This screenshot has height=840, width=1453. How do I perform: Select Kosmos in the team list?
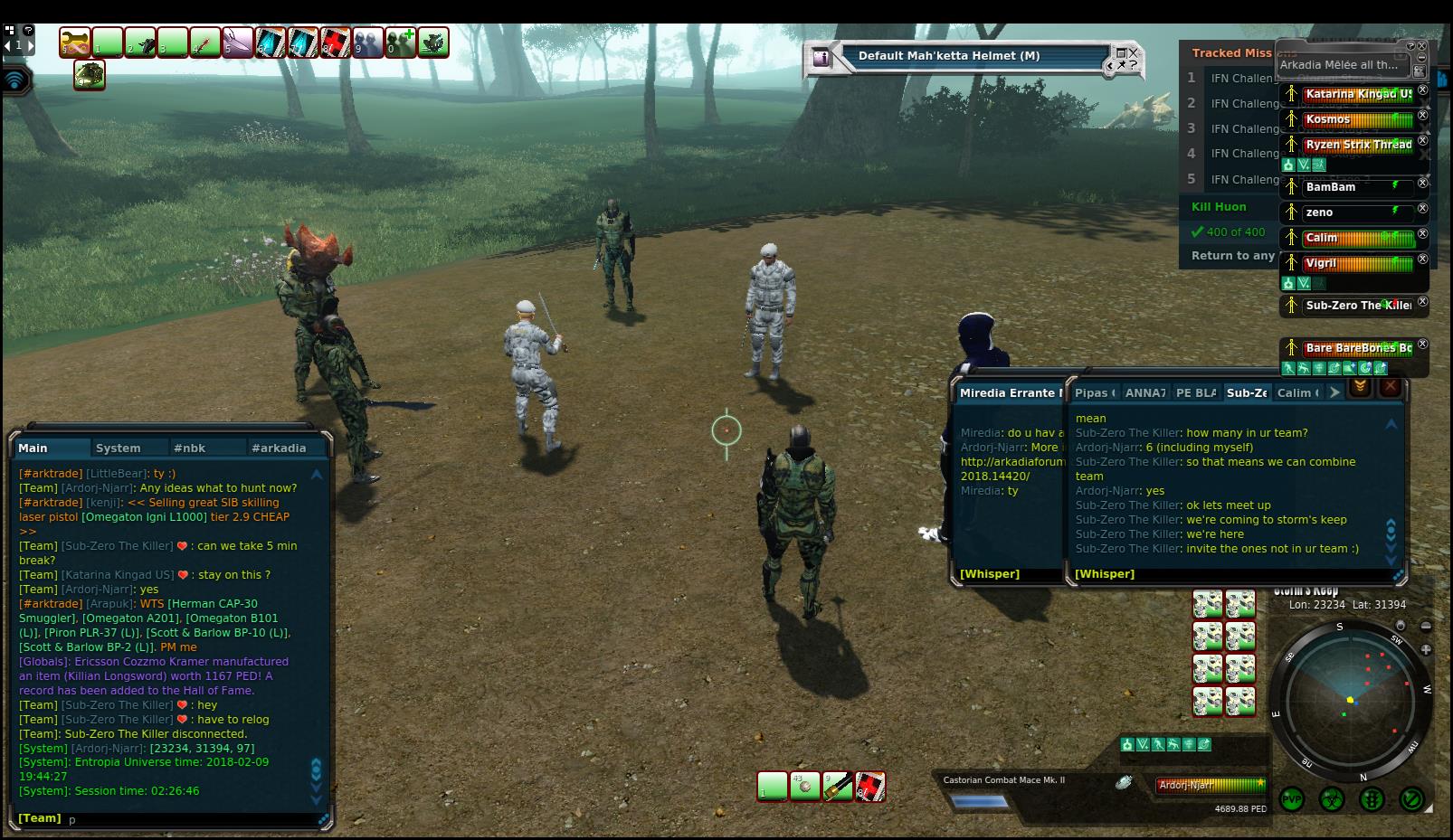[x=1328, y=119]
